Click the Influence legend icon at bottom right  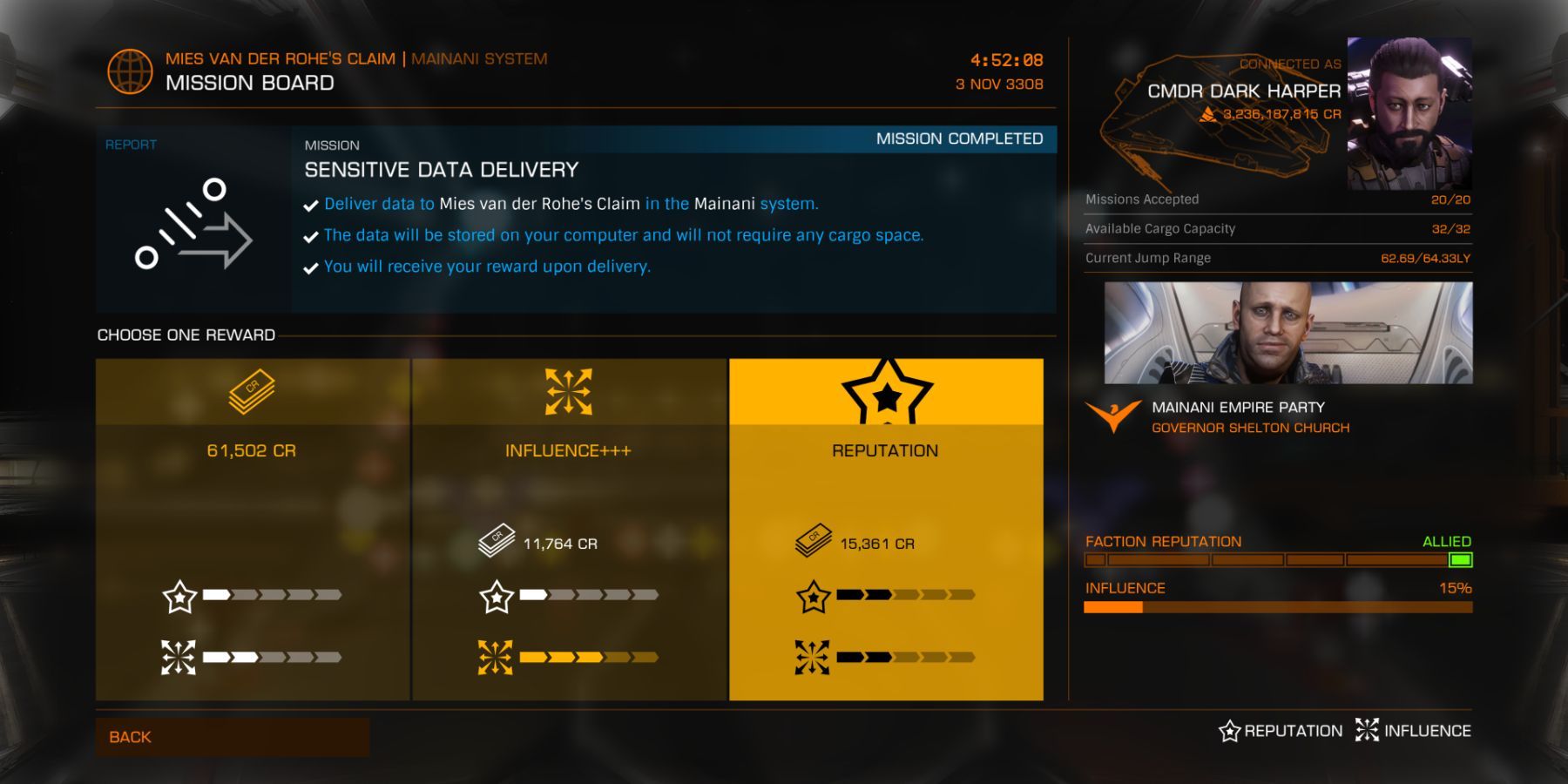point(1368,731)
